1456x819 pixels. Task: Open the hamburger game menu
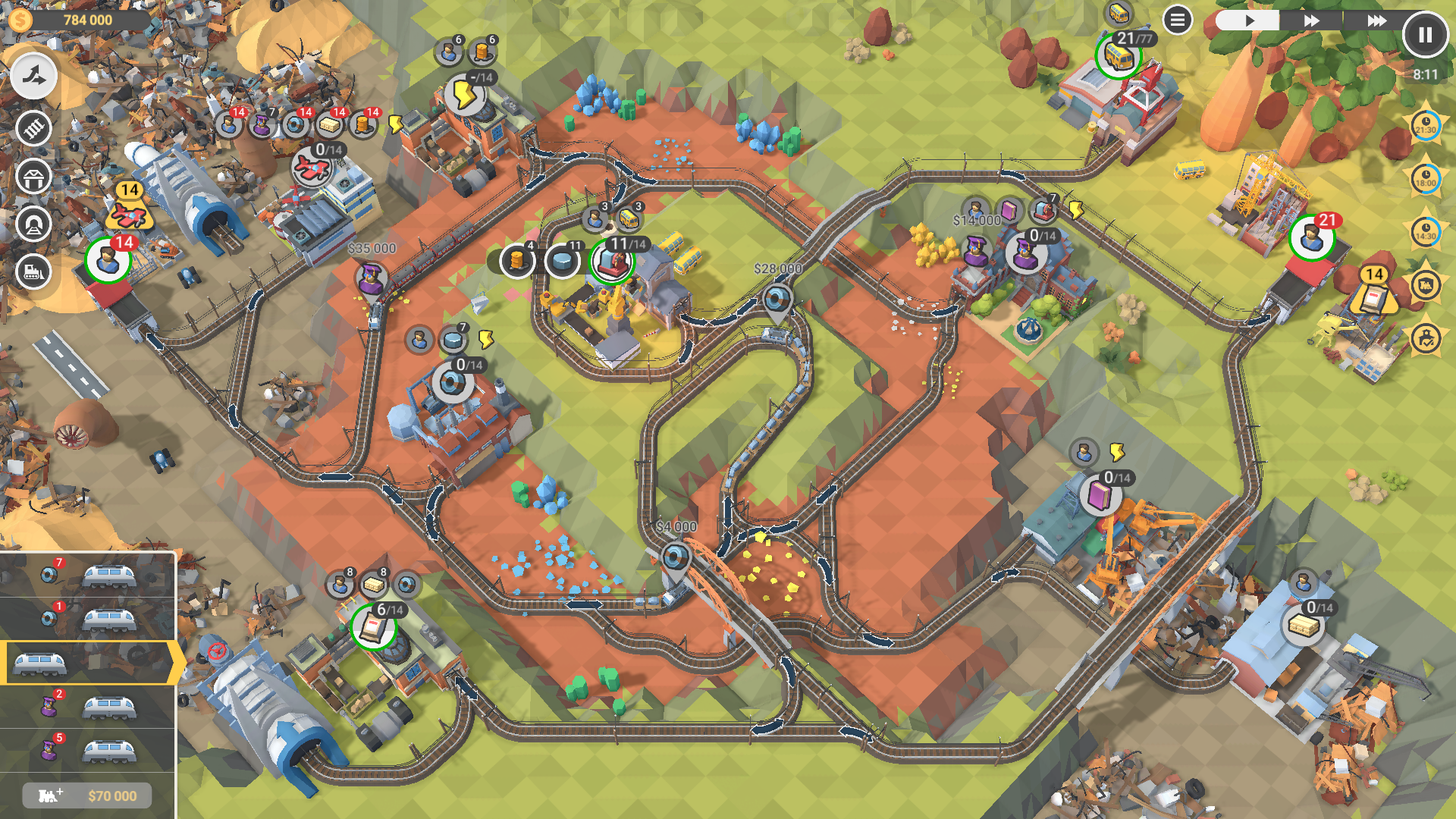[x=1177, y=20]
